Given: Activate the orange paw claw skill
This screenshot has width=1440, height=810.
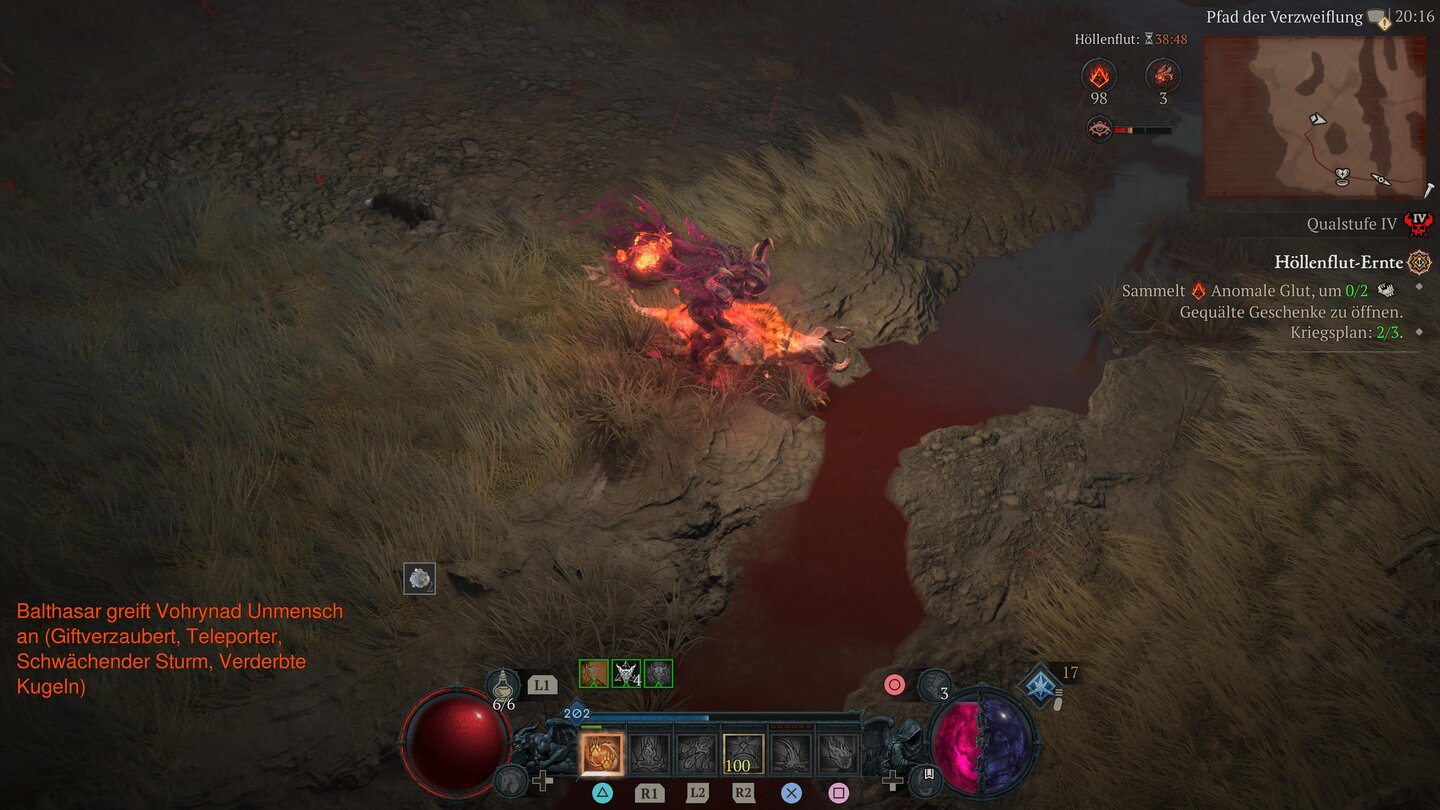Looking at the screenshot, I should (602, 754).
